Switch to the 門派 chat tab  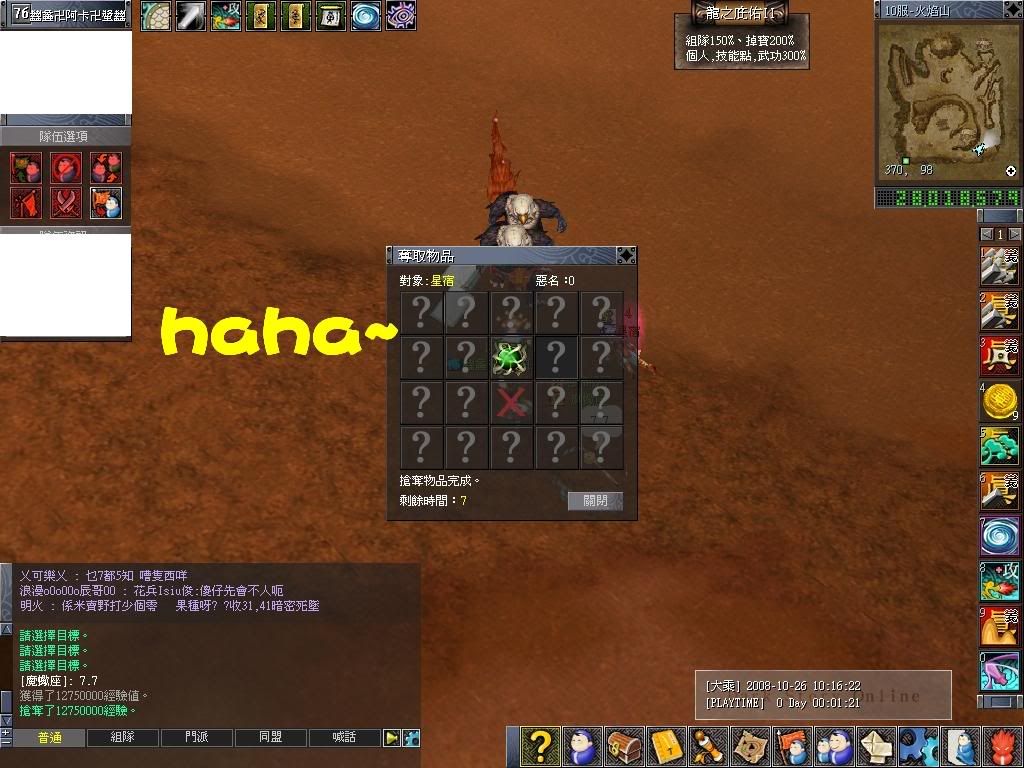[x=197, y=738]
